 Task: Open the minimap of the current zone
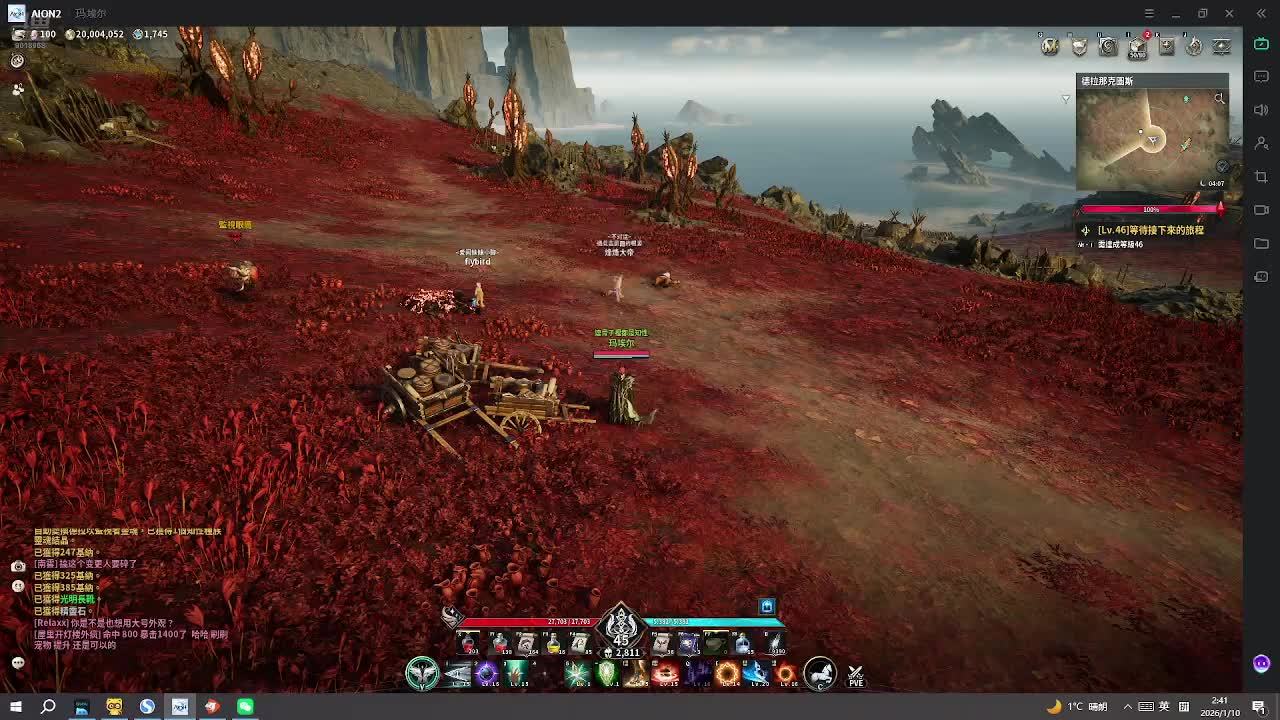pos(1151,139)
